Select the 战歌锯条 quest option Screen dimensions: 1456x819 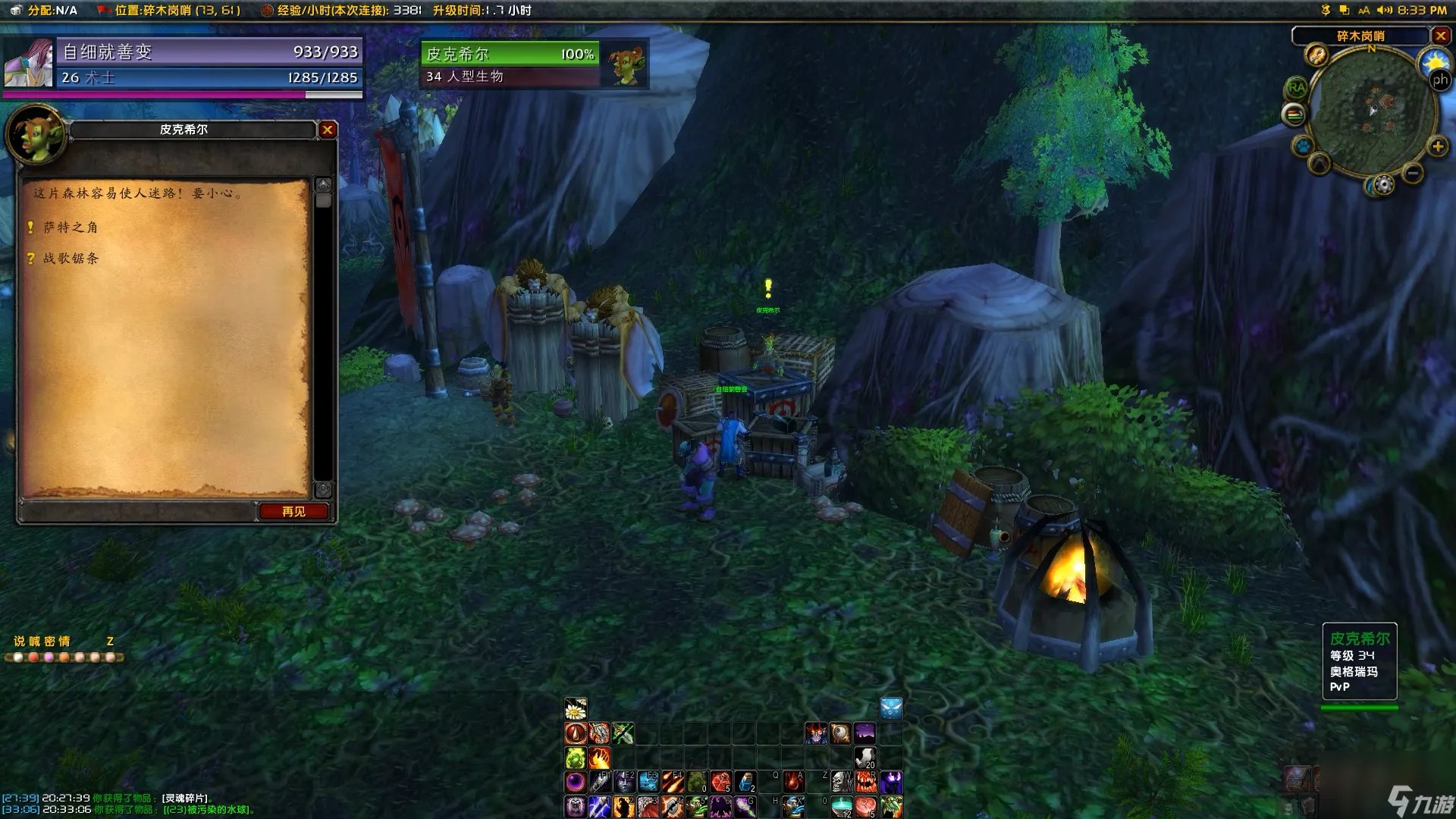point(71,258)
